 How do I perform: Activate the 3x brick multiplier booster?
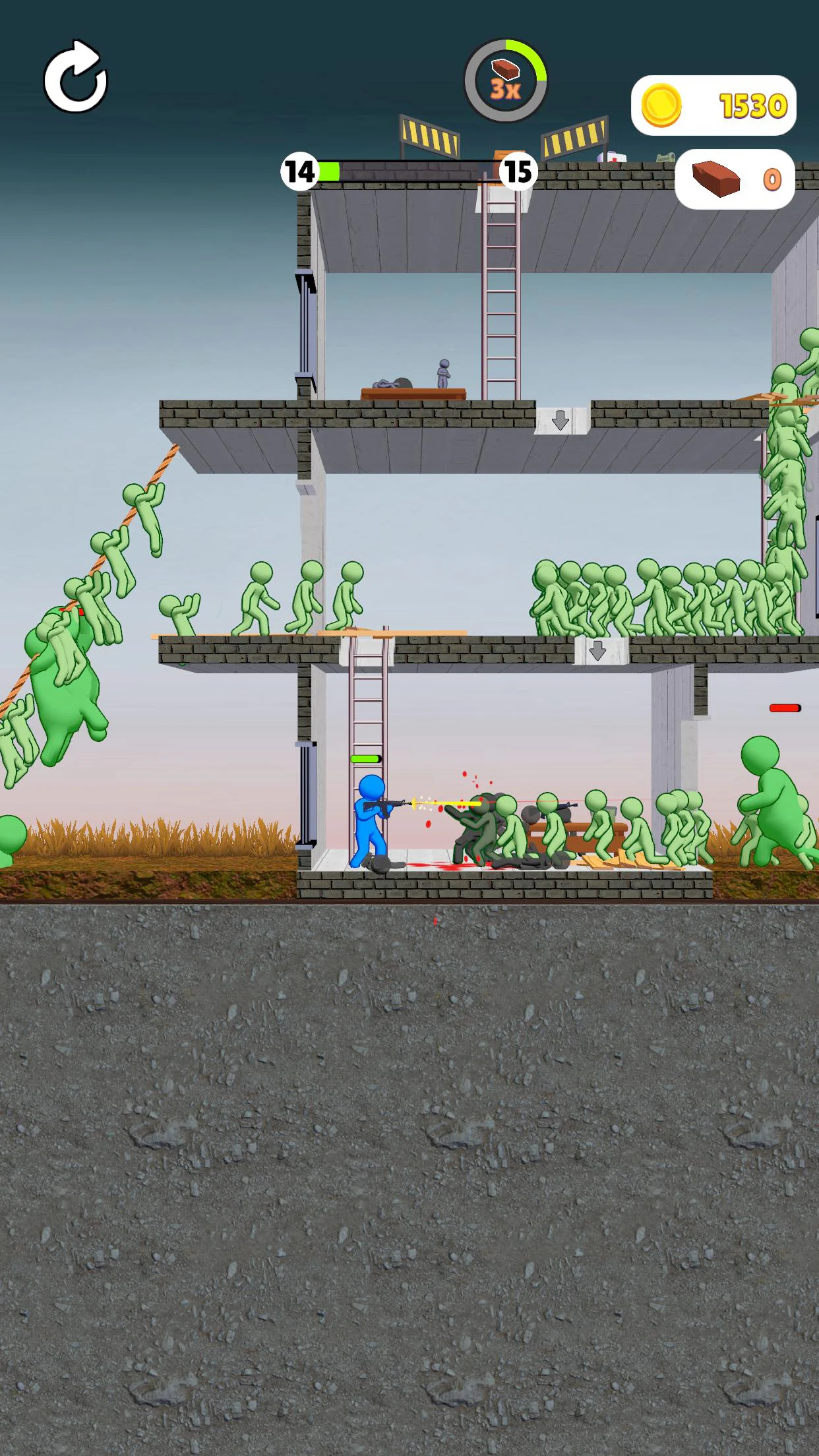(506, 80)
